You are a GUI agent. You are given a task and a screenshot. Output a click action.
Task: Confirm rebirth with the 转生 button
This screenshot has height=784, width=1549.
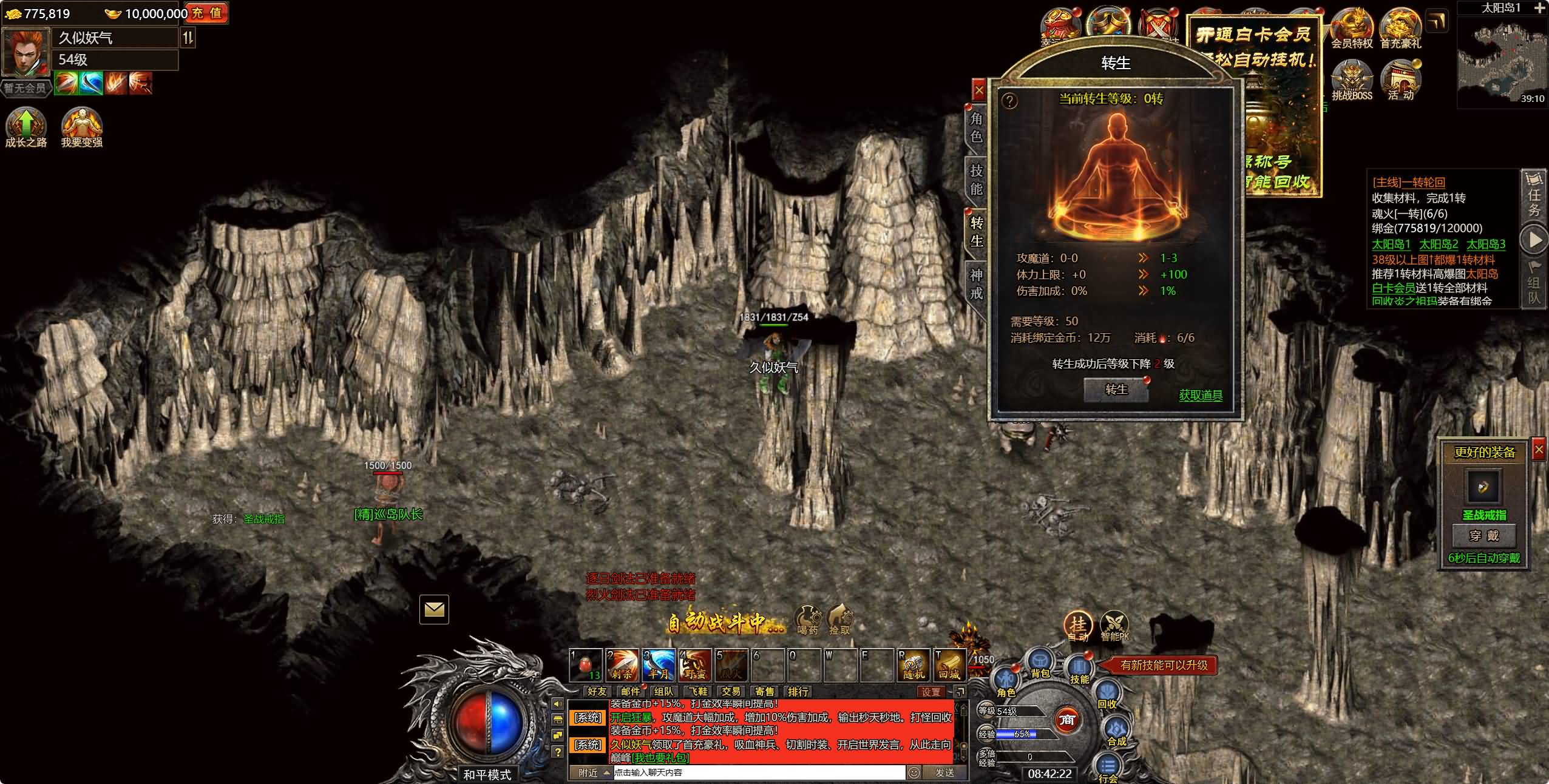[1116, 390]
